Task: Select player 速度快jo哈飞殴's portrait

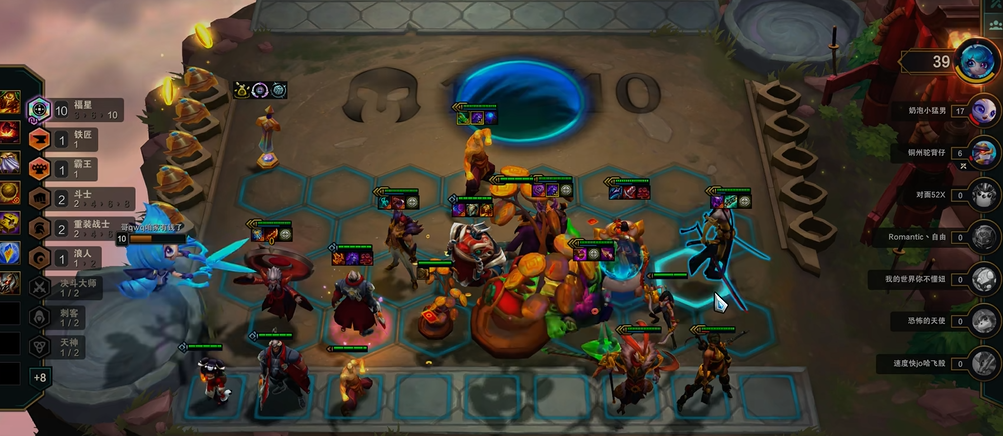Action: pyautogui.click(x=984, y=363)
